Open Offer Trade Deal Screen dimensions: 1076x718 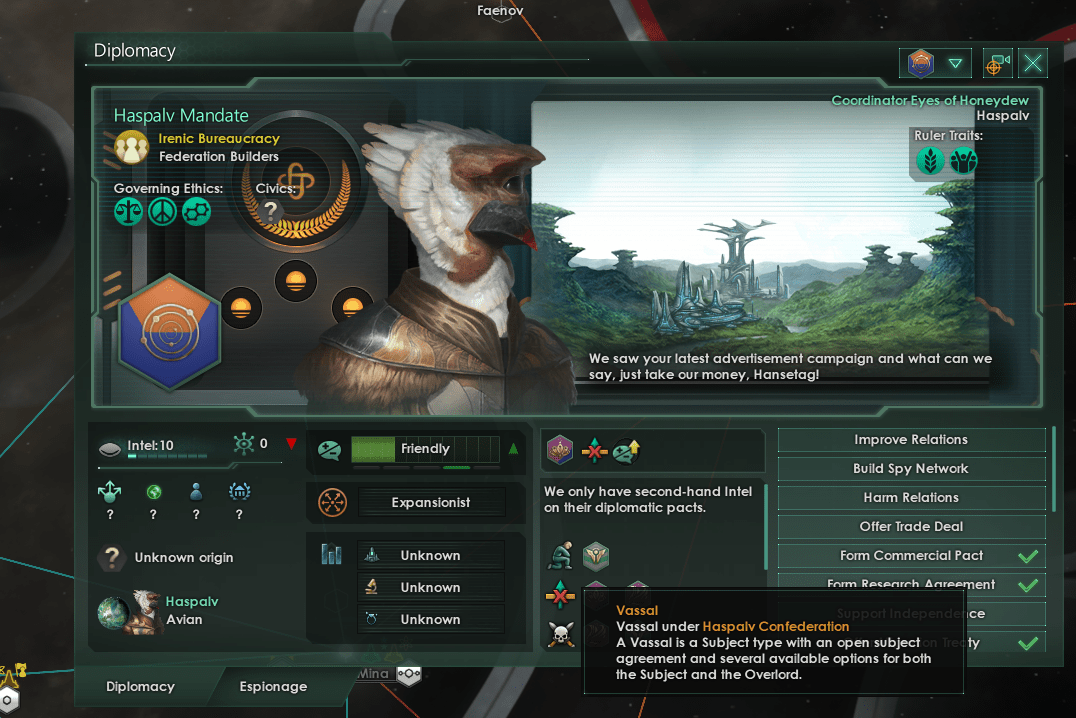(911, 527)
